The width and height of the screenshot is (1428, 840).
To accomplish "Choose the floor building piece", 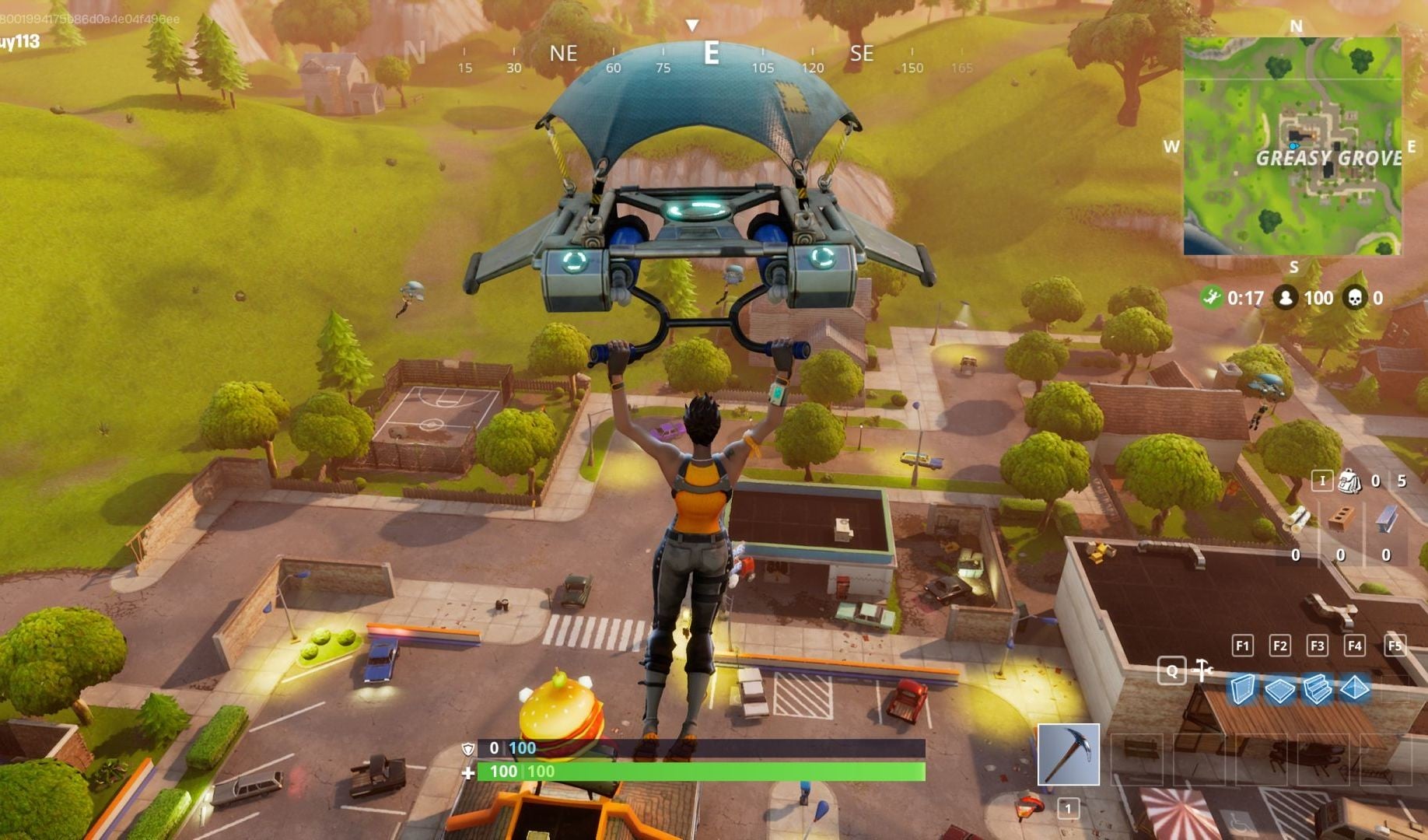I will pyautogui.click(x=1279, y=689).
